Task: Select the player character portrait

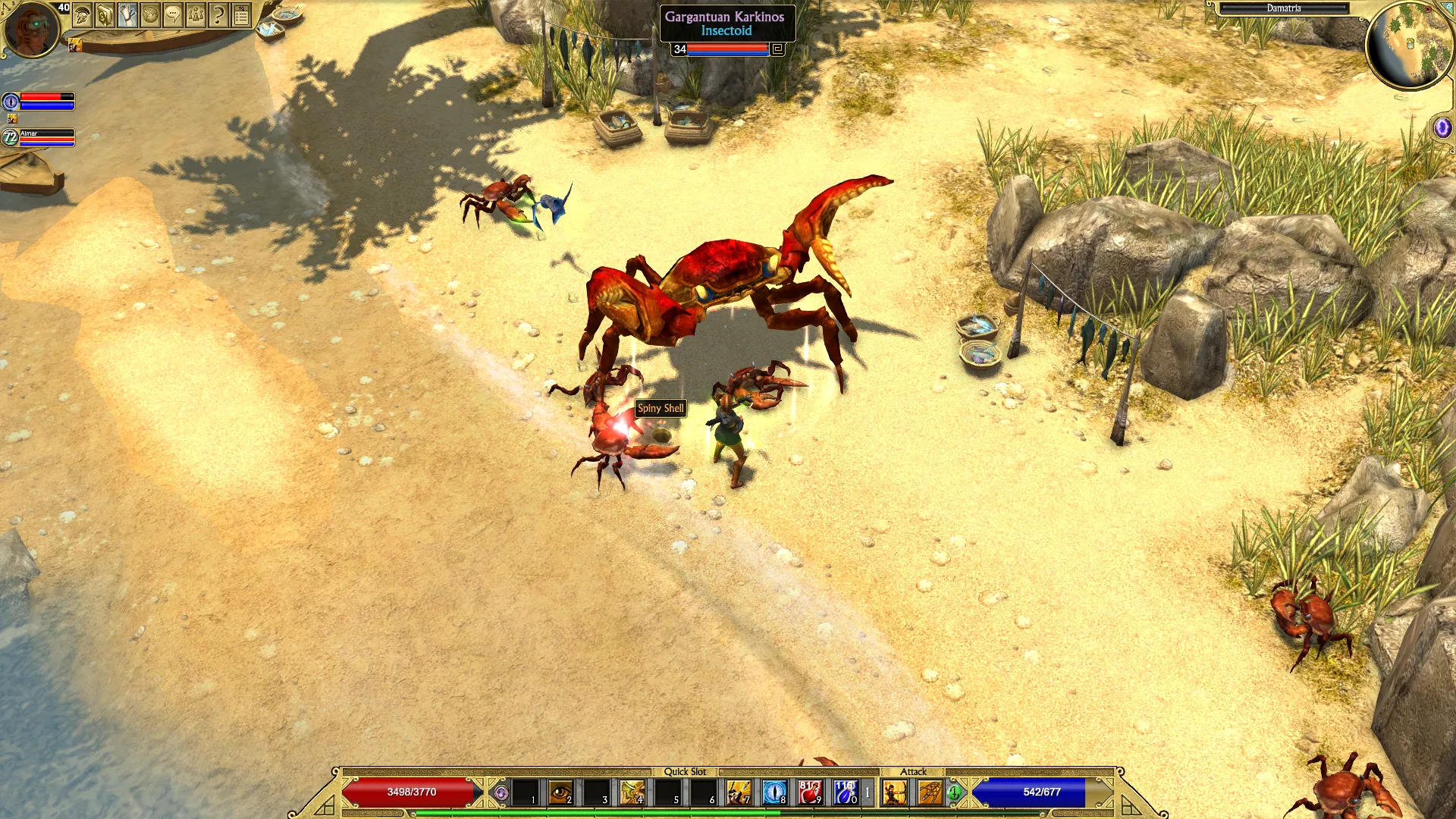Action: pyautogui.click(x=30, y=29)
